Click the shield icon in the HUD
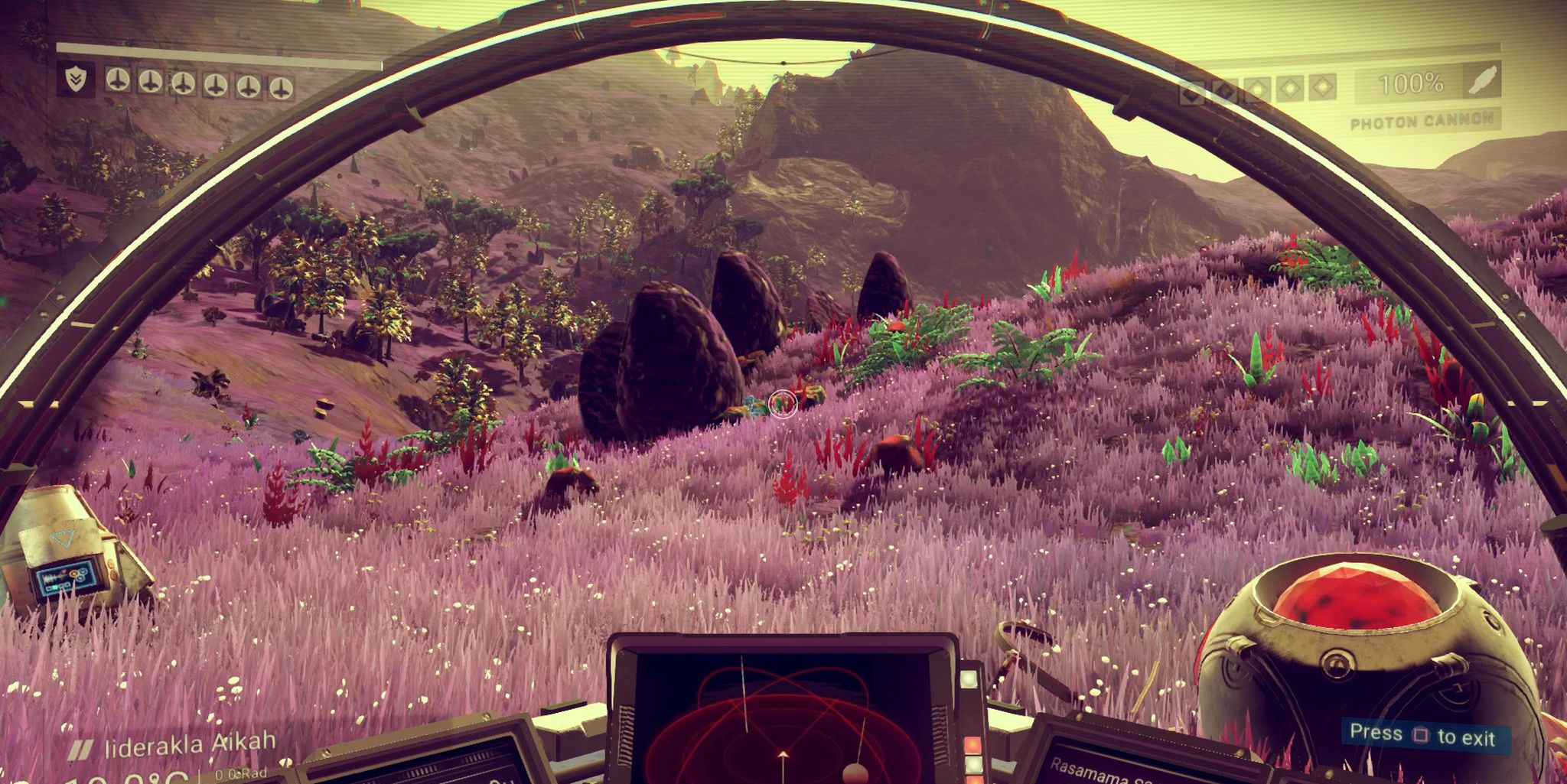 (74, 80)
